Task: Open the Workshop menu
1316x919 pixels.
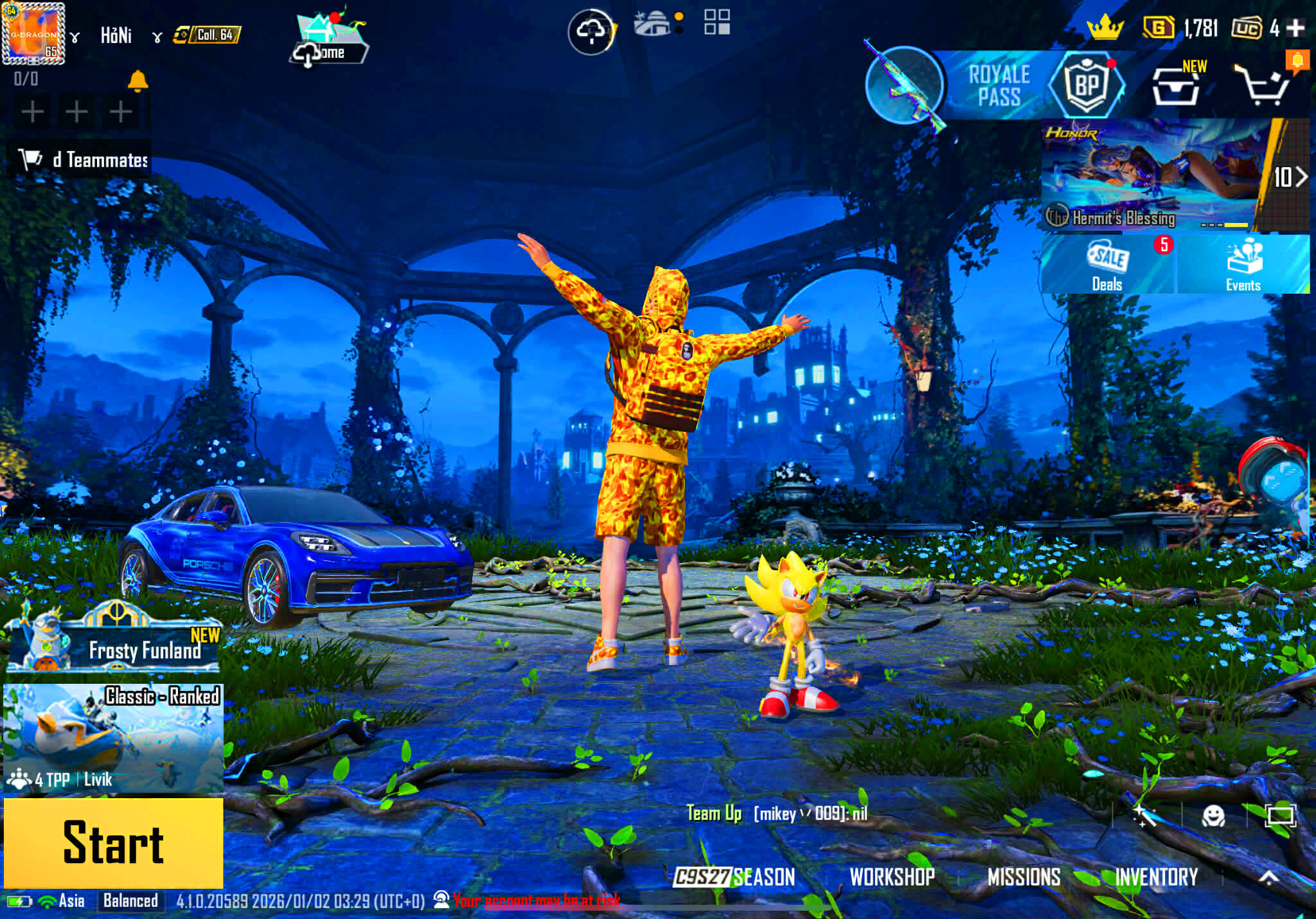Action: [x=892, y=877]
